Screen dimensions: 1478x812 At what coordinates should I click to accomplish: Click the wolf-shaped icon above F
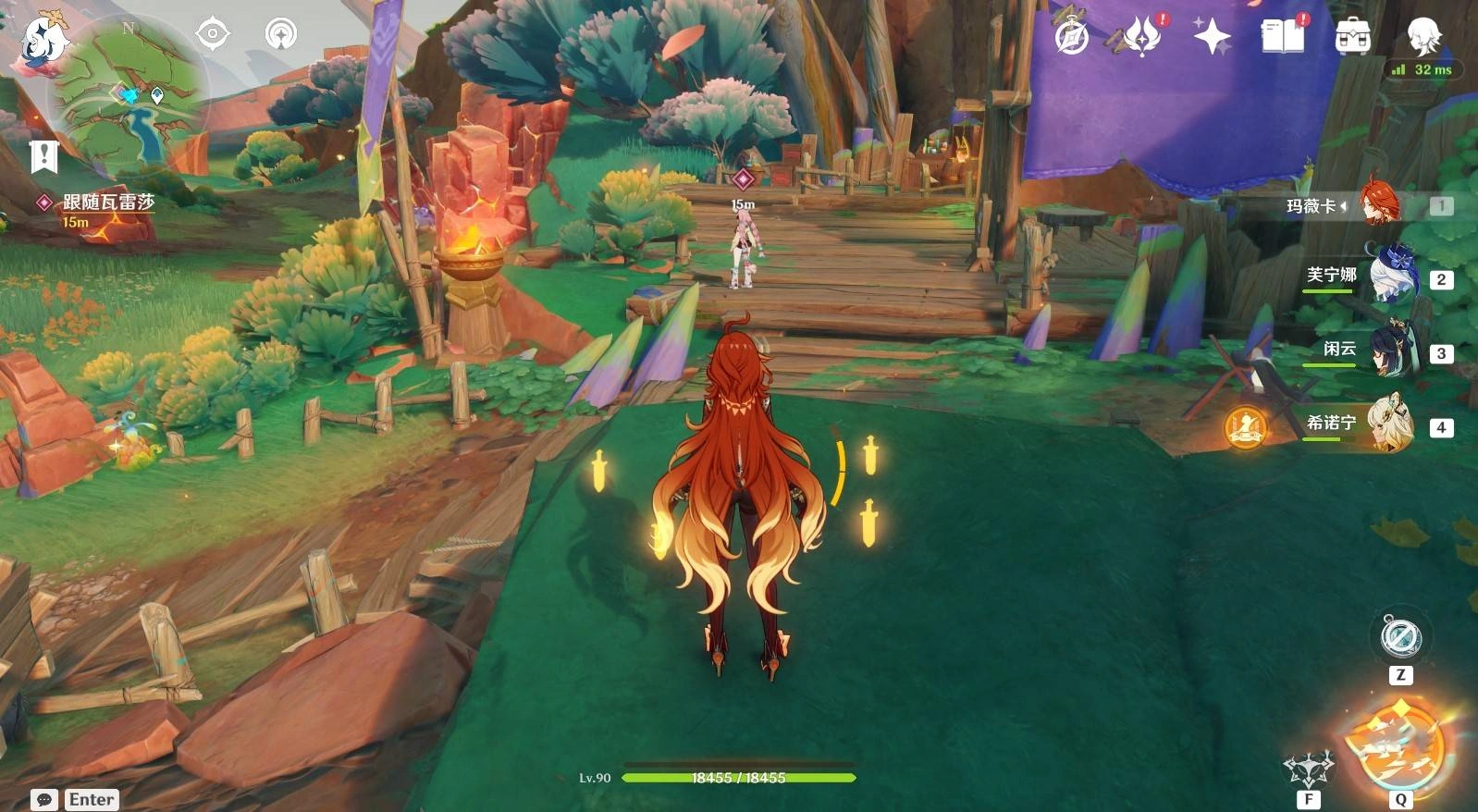point(1308,768)
